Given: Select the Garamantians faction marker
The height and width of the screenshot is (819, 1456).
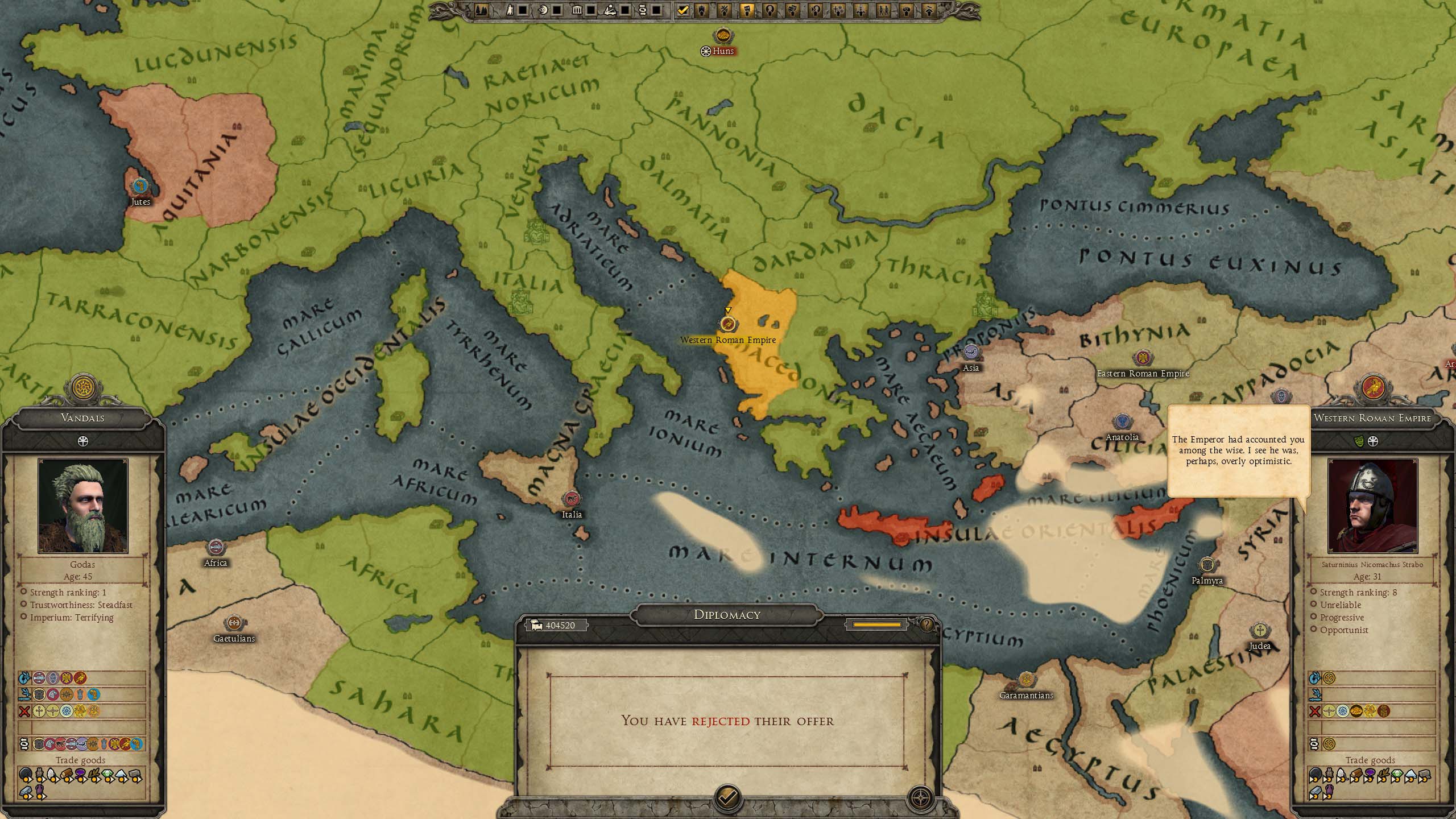Looking at the screenshot, I should pyautogui.click(x=1026, y=680).
